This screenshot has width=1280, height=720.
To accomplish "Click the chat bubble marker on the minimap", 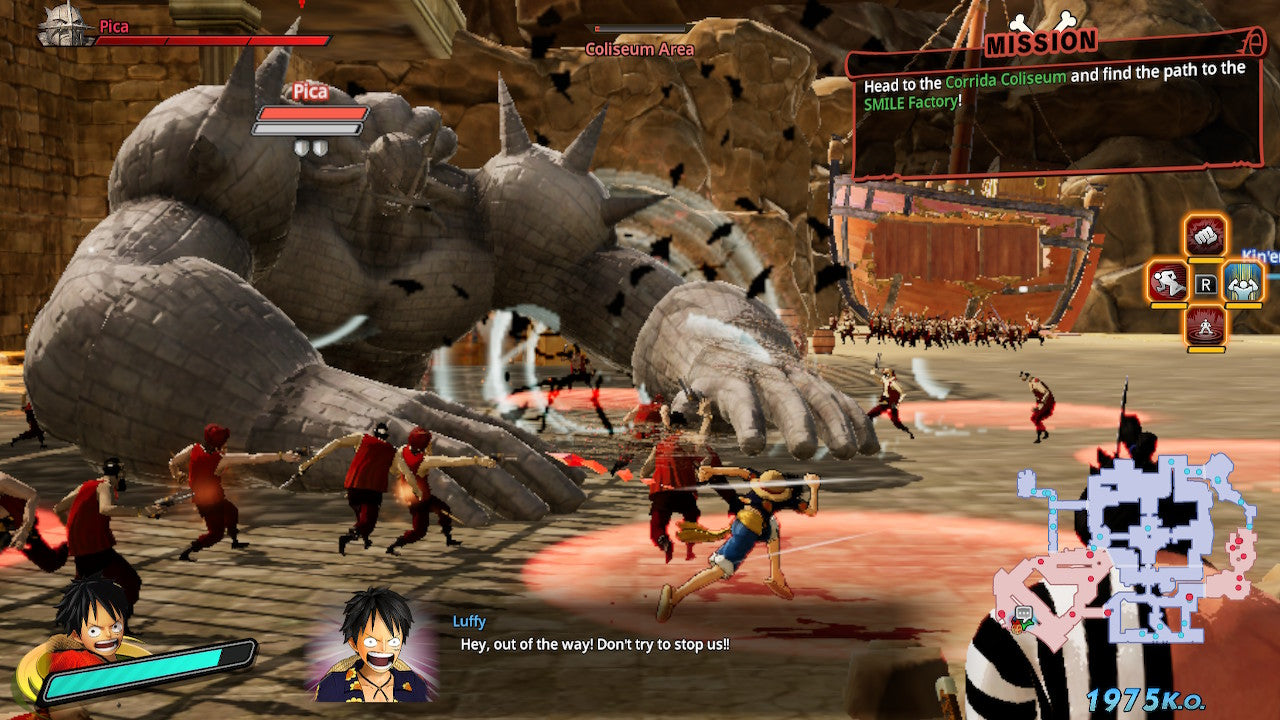I will pos(1023,613).
